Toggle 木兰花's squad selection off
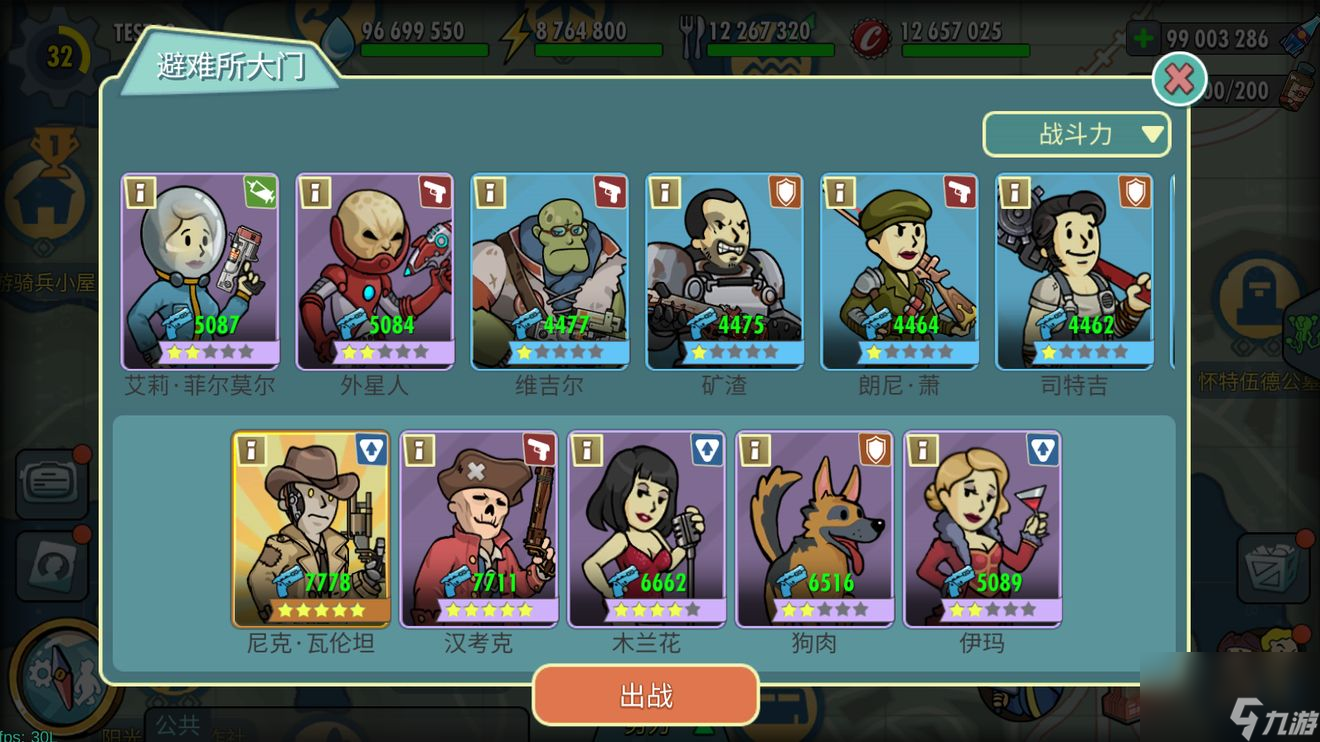Image resolution: width=1320 pixels, height=742 pixels. click(x=647, y=528)
